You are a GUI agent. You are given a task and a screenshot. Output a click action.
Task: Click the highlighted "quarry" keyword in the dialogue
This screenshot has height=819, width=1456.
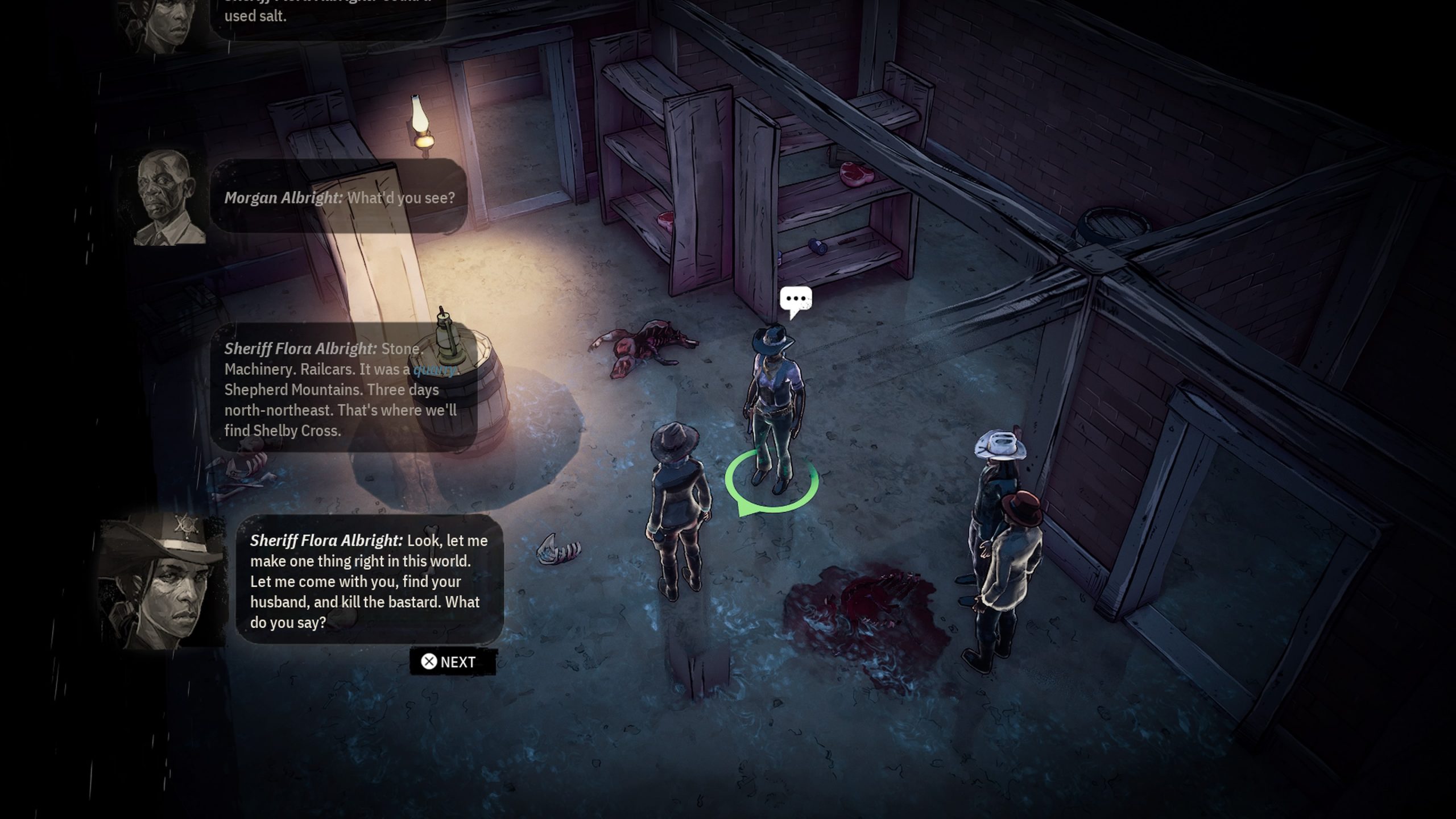pos(435,370)
